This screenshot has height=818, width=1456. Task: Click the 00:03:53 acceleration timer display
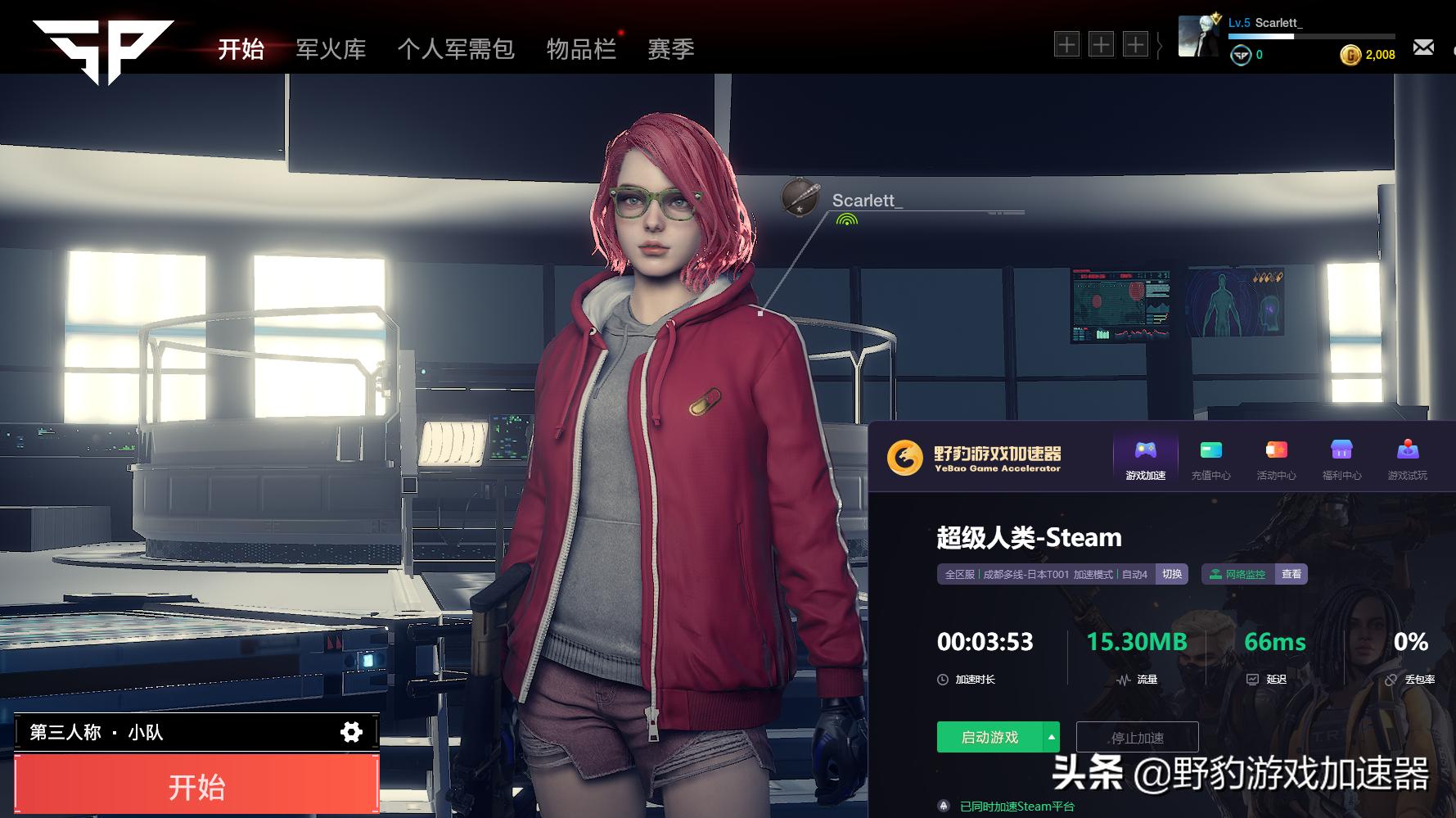[x=985, y=643]
